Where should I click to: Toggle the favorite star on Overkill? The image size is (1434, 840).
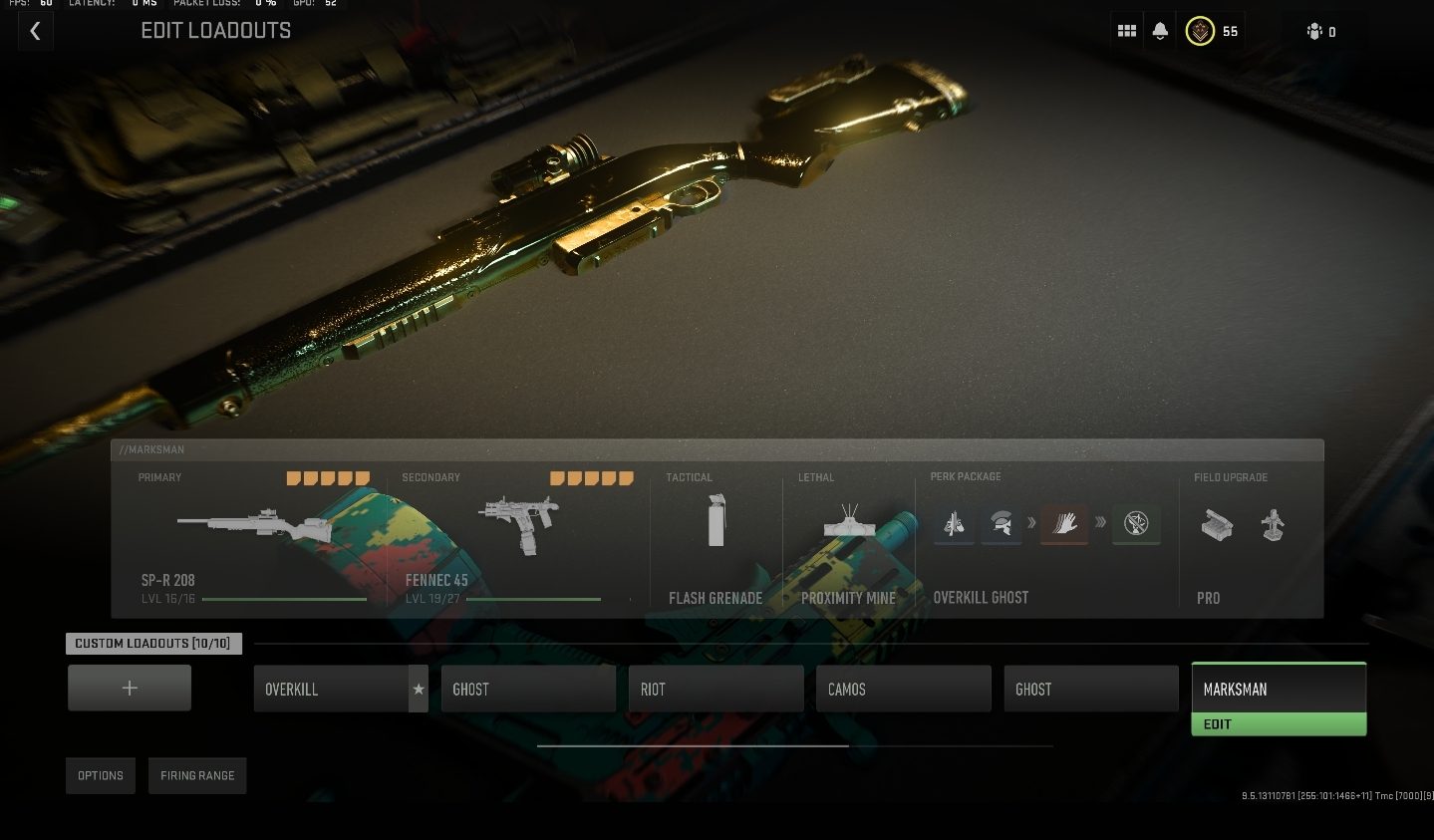tap(419, 690)
